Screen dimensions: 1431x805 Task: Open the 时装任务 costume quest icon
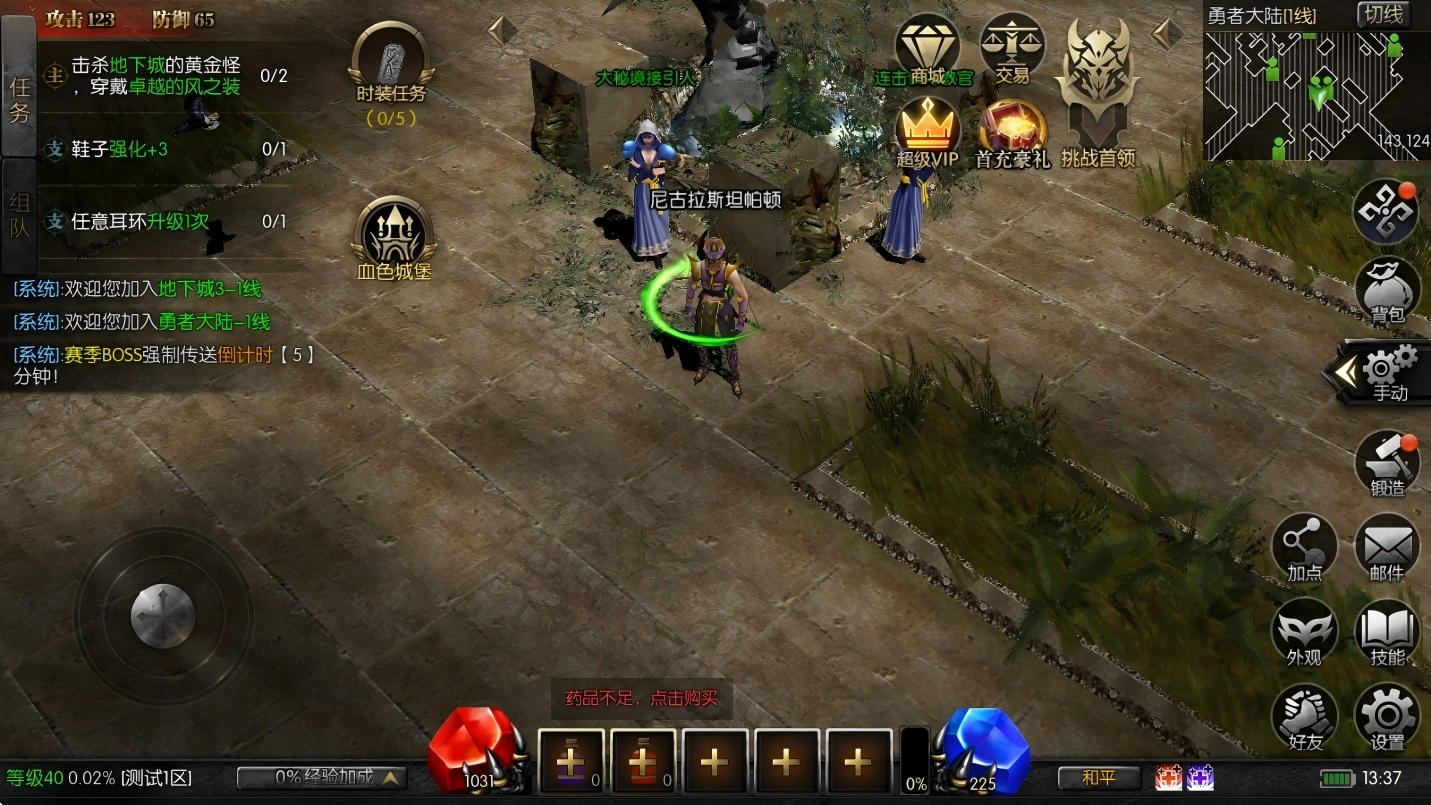click(391, 71)
